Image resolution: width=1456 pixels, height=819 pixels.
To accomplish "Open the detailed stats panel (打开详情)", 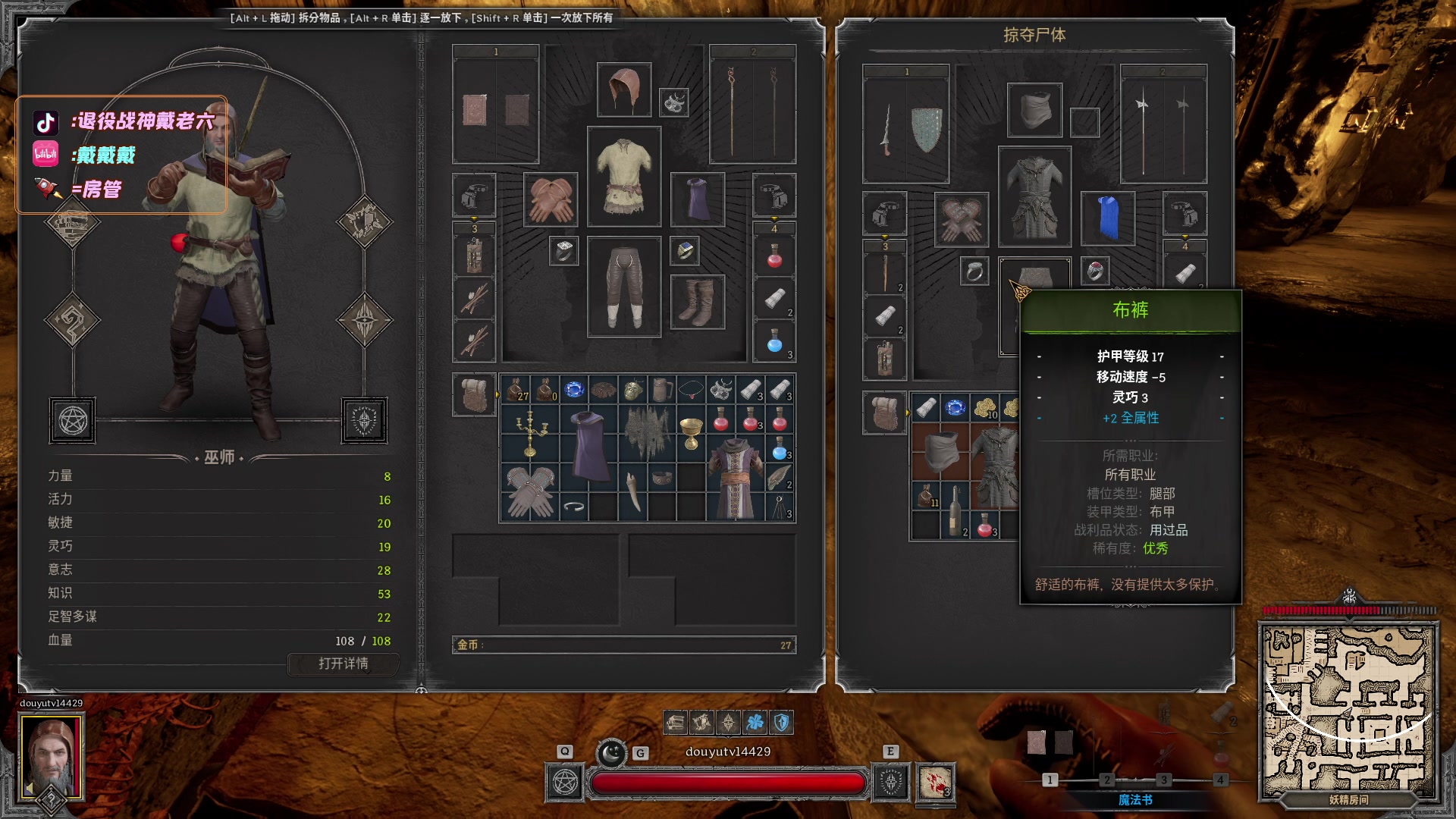I will 343,664.
